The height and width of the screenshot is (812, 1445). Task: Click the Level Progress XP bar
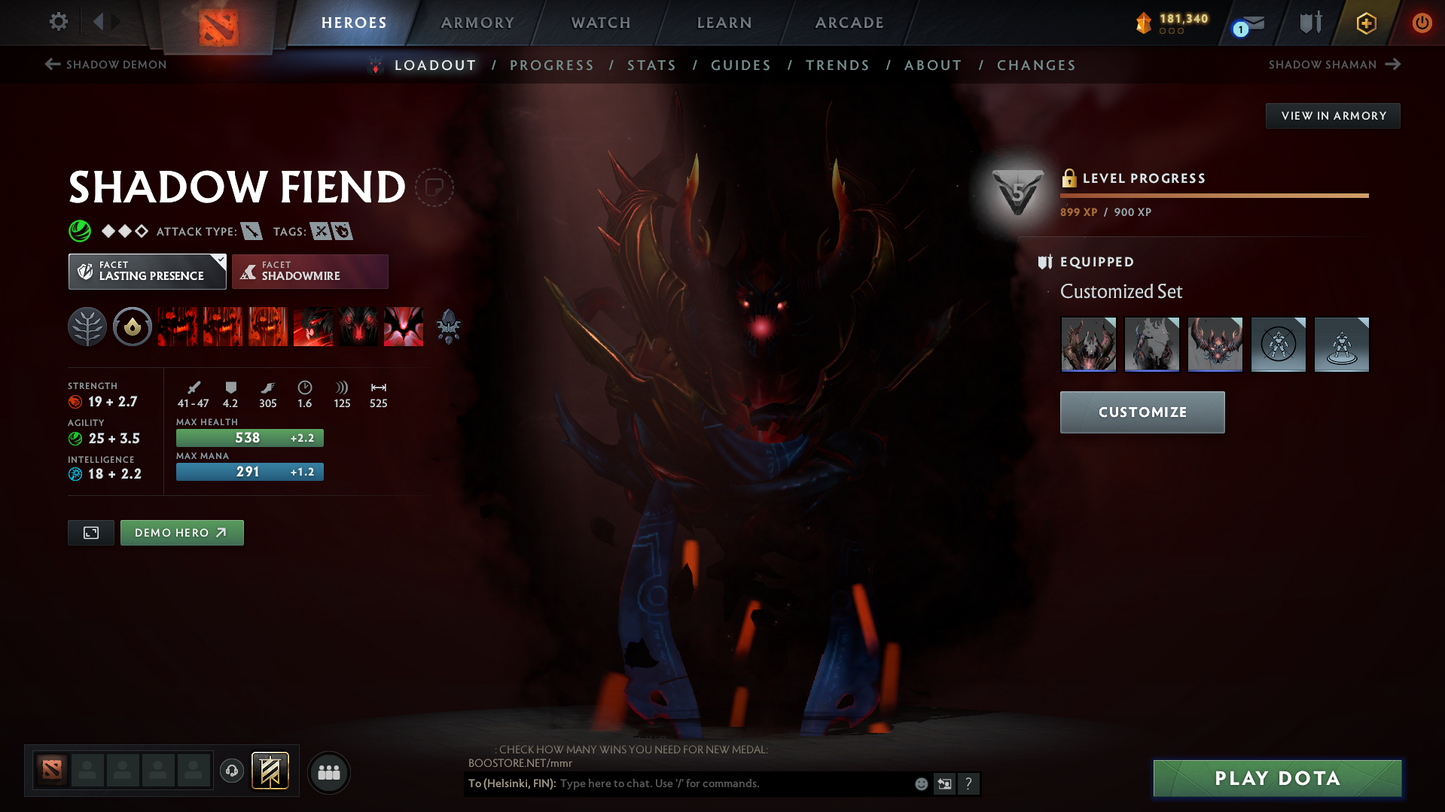tap(1213, 195)
